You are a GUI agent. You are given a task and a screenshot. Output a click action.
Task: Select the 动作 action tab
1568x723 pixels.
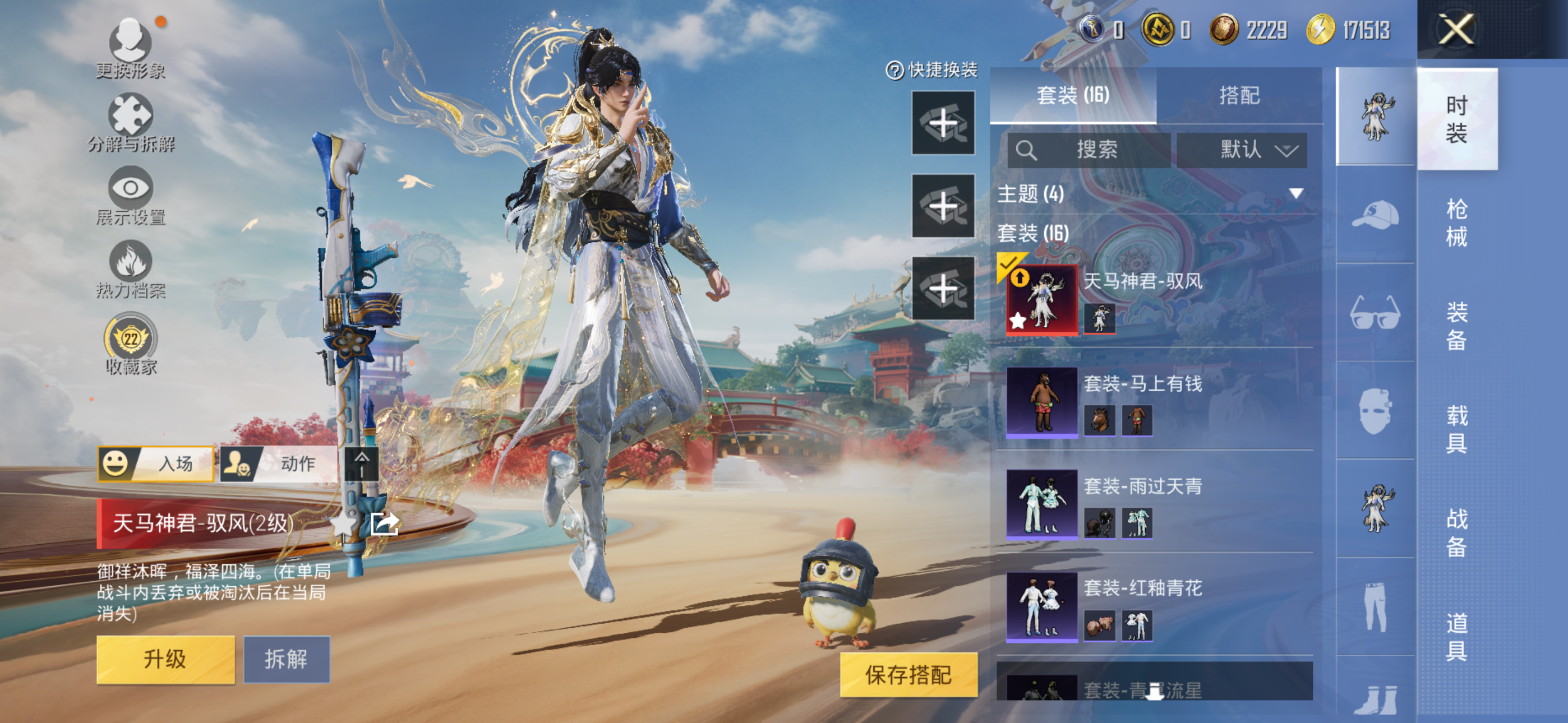pos(279,464)
